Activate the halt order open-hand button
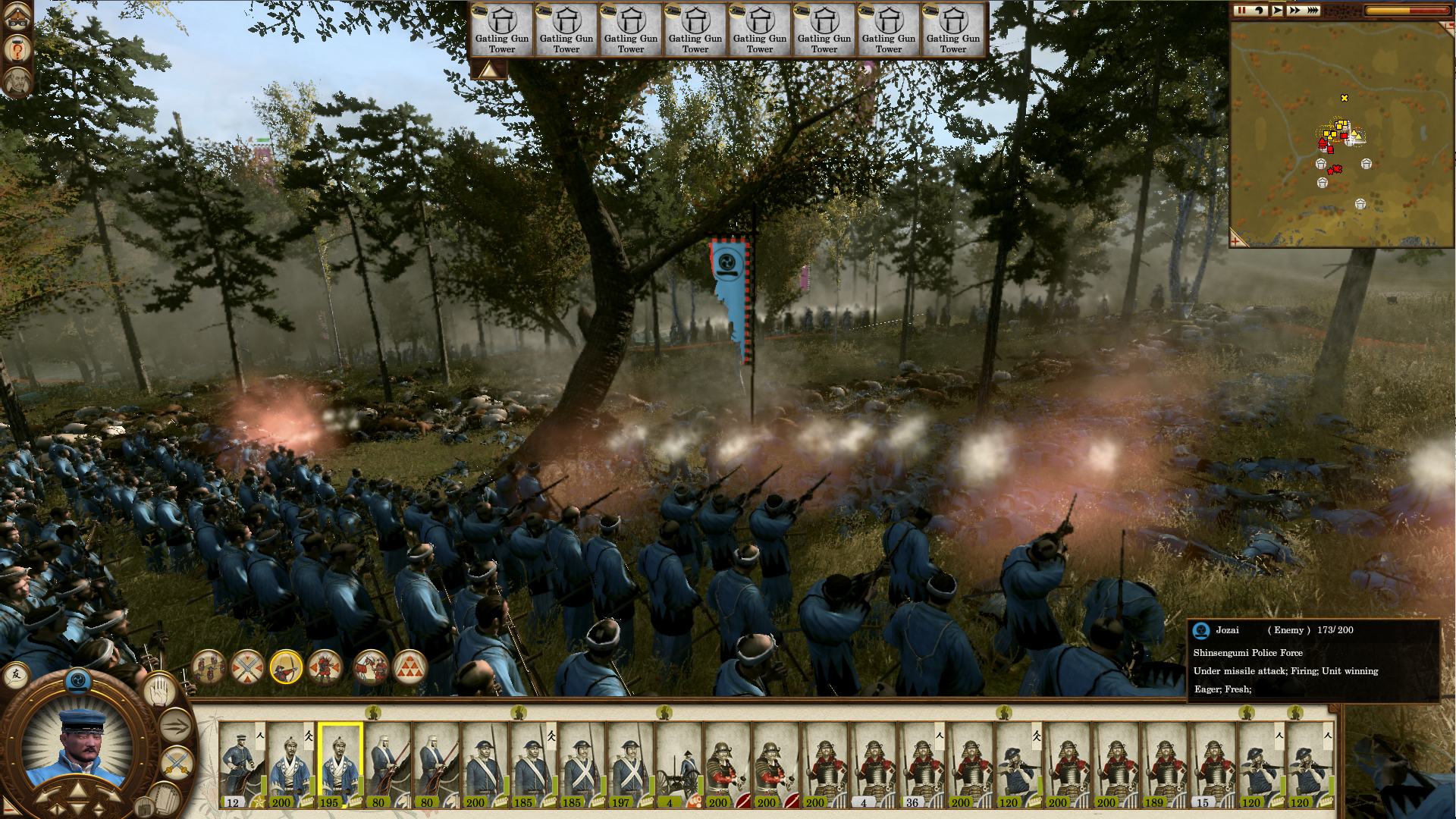Image resolution: width=1456 pixels, height=819 pixels. [x=160, y=689]
